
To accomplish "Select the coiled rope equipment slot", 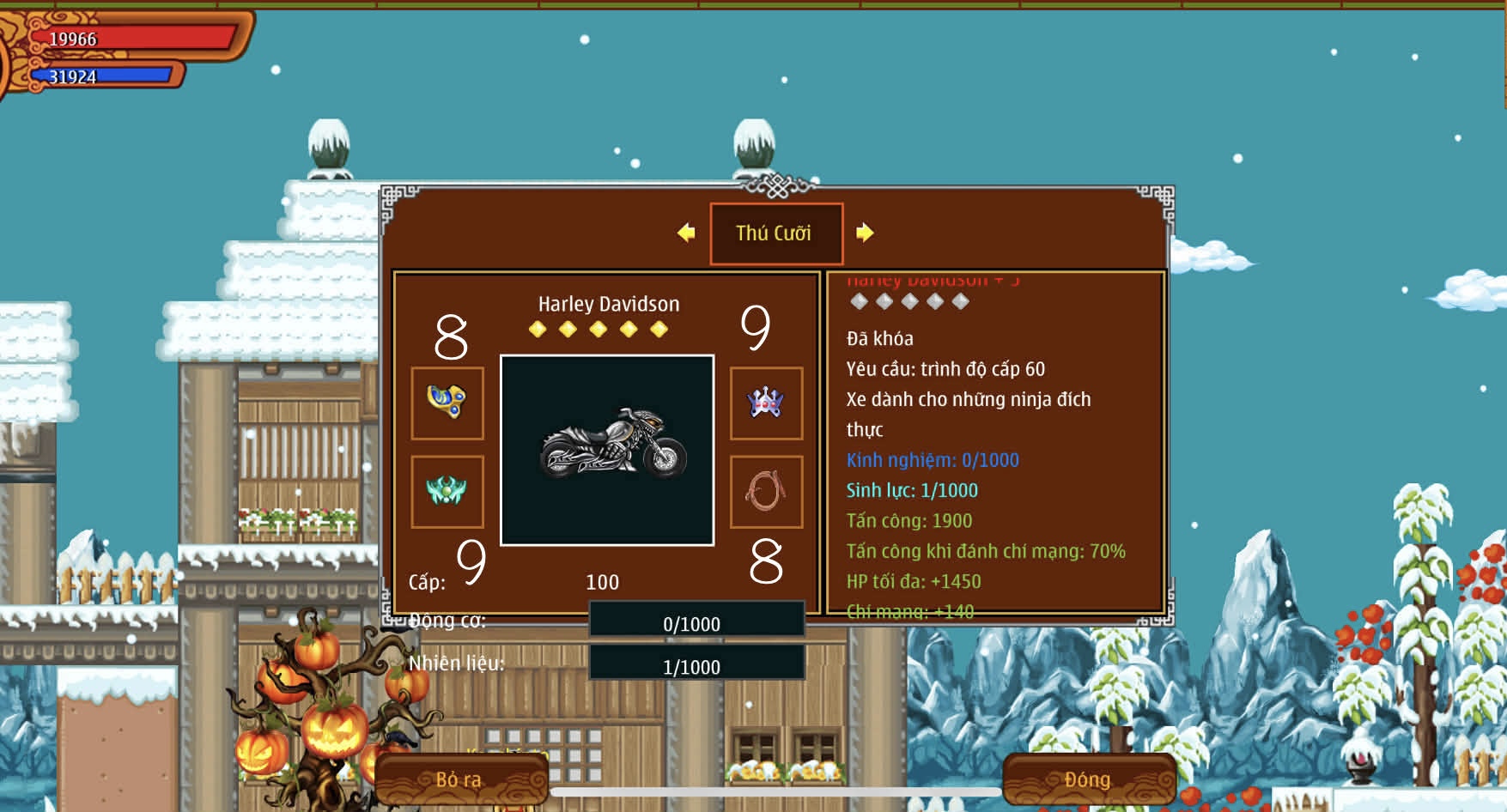I will pyautogui.click(x=766, y=491).
